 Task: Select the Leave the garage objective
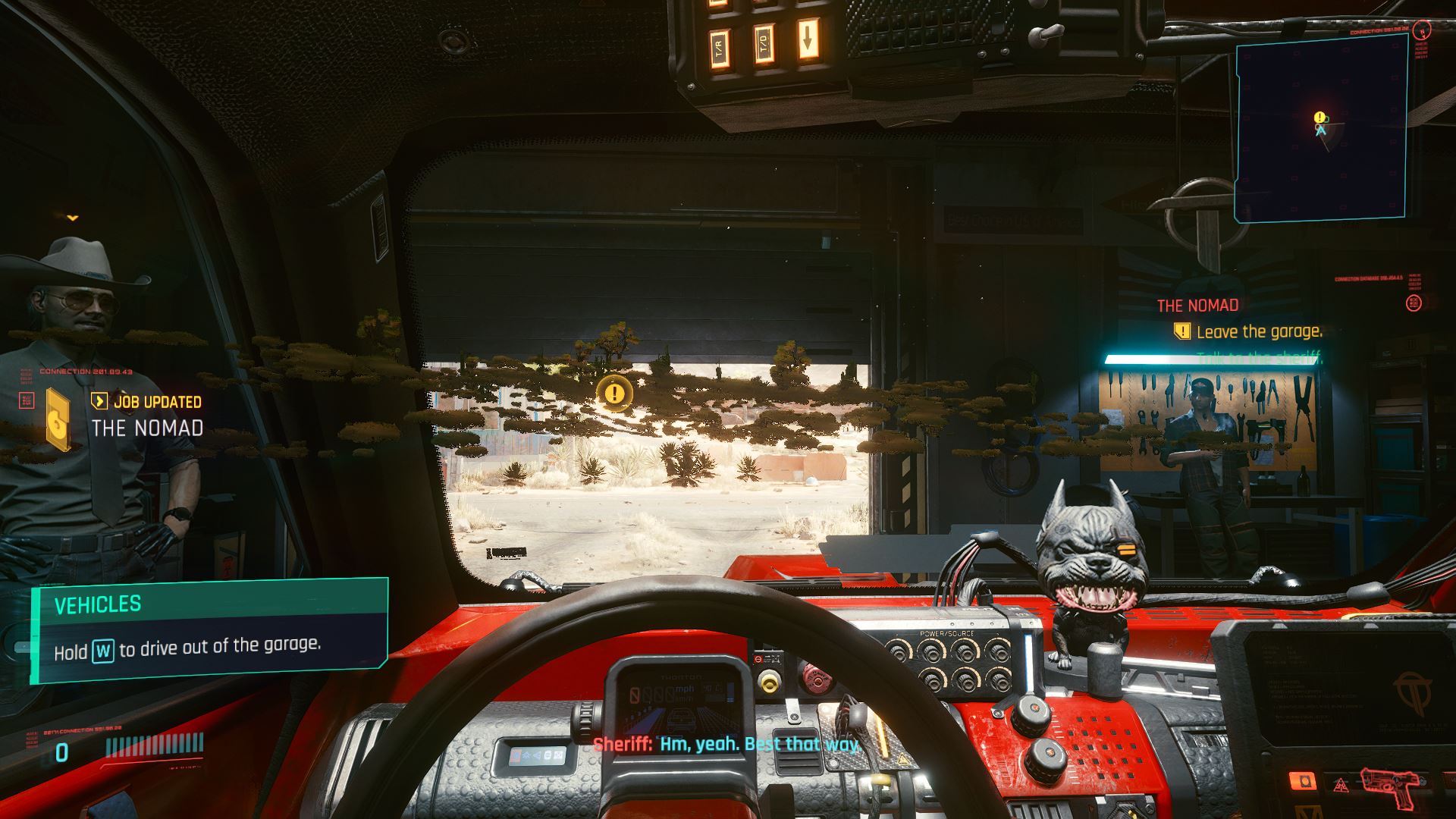click(x=1258, y=331)
